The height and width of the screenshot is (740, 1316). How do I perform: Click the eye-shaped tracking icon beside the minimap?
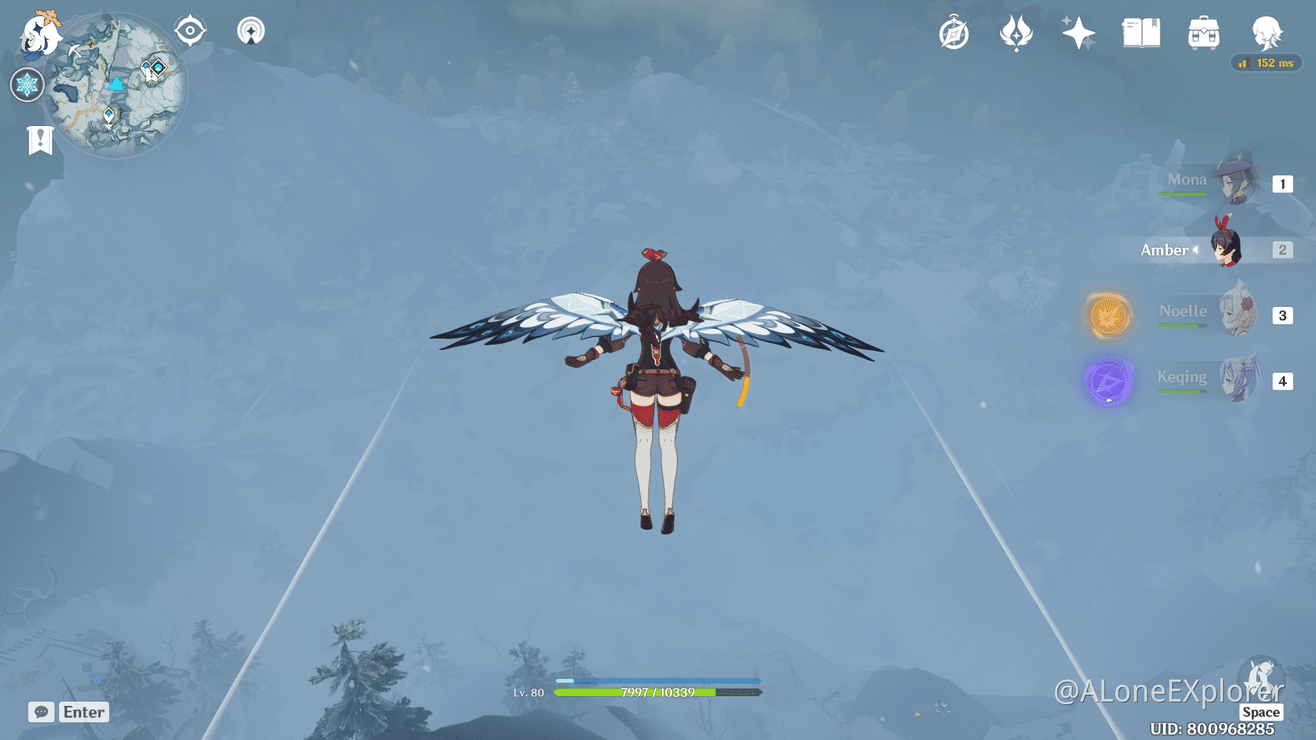pos(189,30)
